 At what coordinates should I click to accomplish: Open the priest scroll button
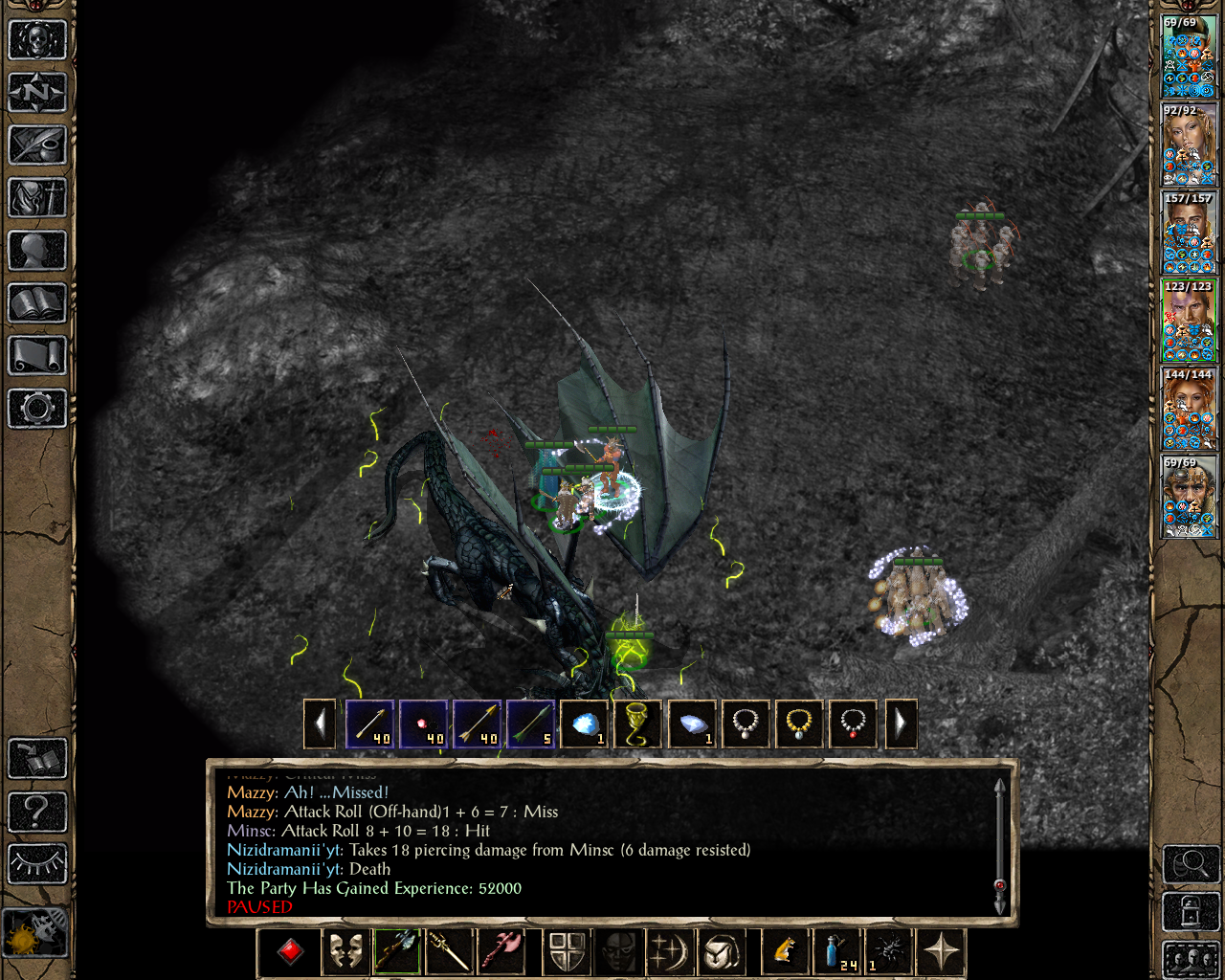[x=37, y=356]
